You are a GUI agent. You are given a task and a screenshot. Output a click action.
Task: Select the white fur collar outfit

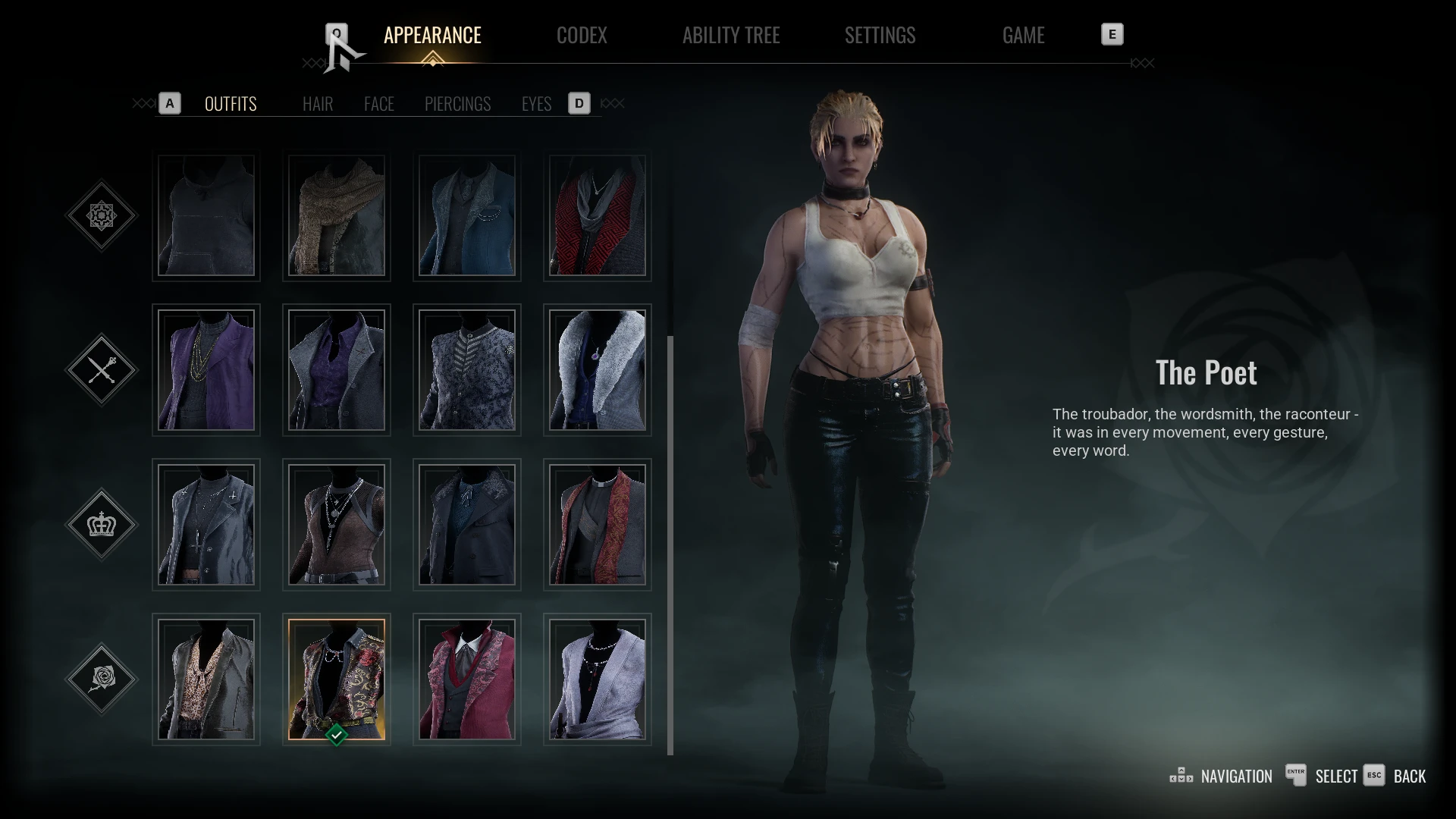coord(598,370)
